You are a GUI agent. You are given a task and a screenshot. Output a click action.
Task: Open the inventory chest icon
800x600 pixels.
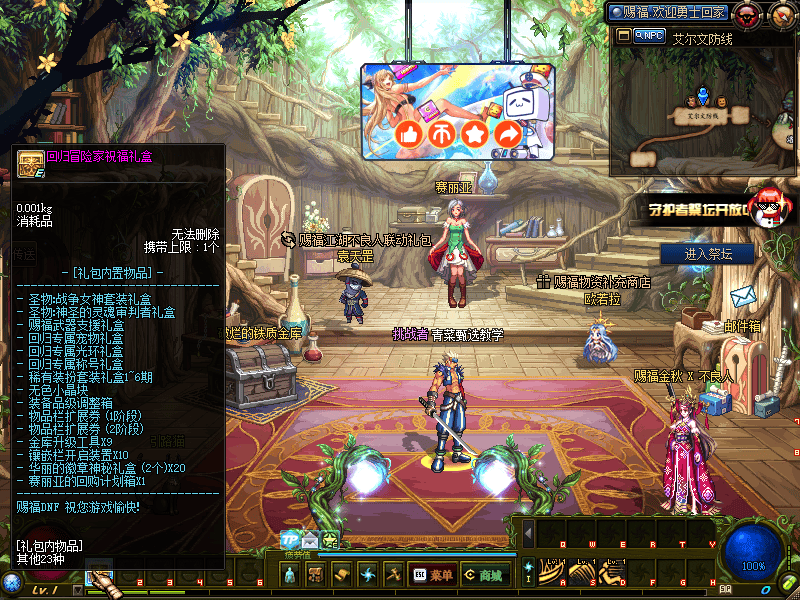[315, 575]
